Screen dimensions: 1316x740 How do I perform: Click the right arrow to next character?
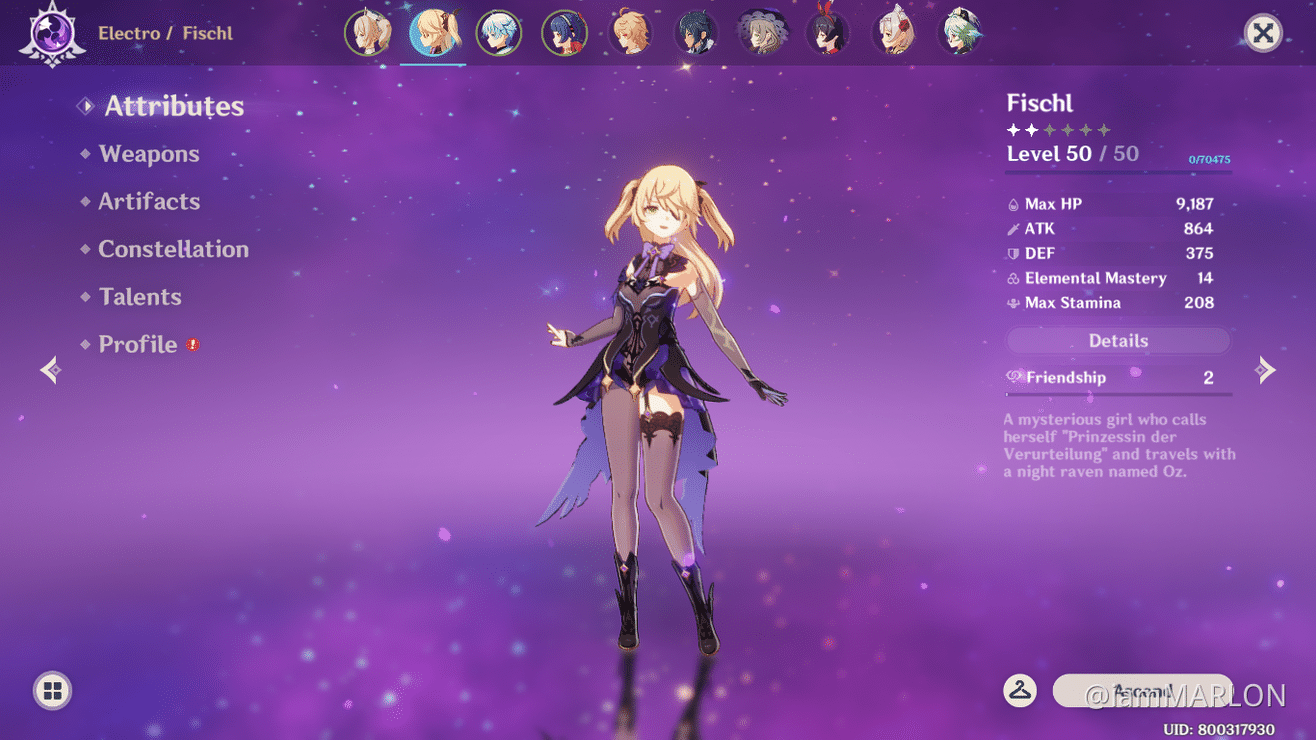(1264, 369)
